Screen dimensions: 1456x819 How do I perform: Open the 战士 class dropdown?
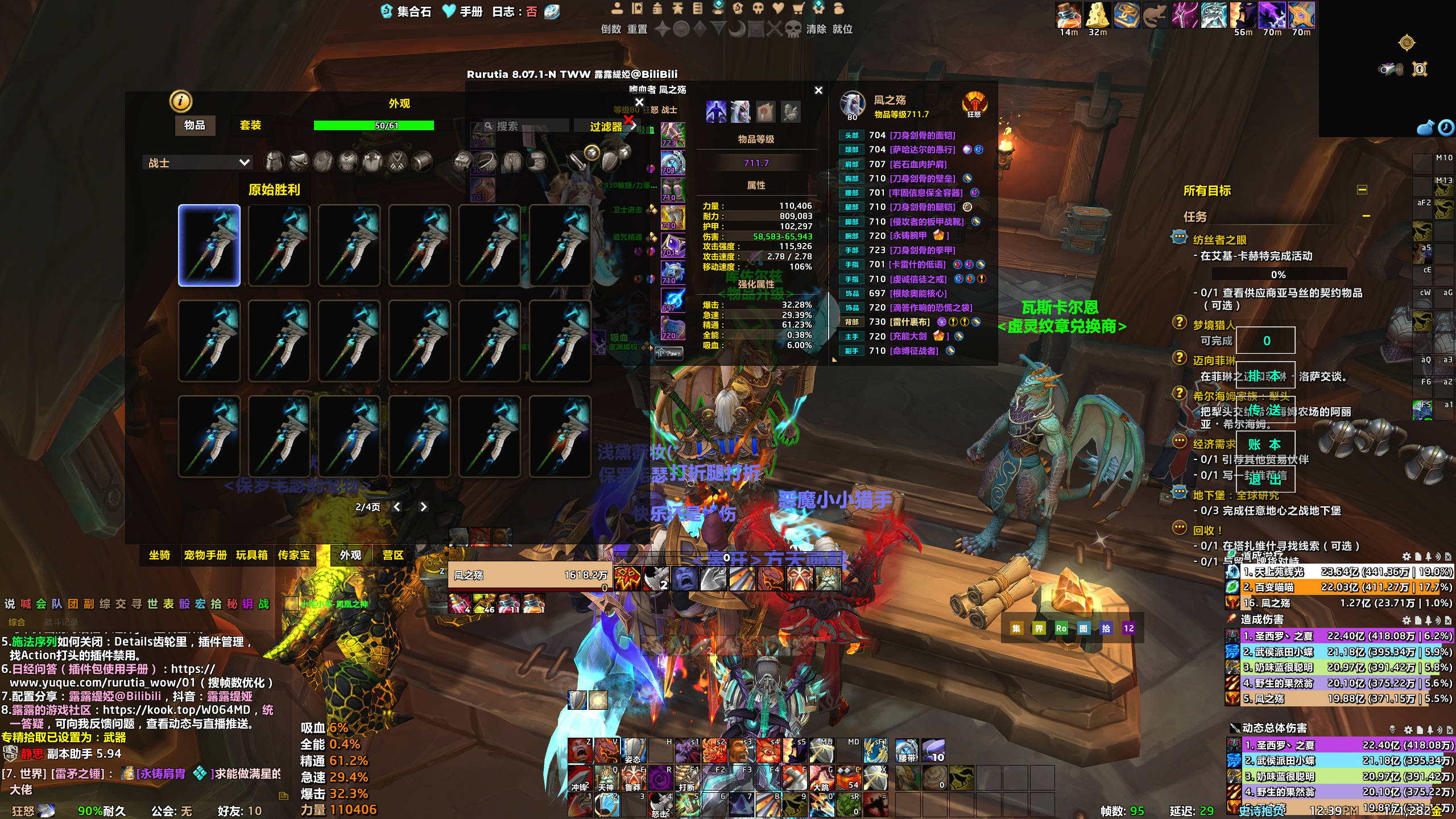[x=197, y=163]
